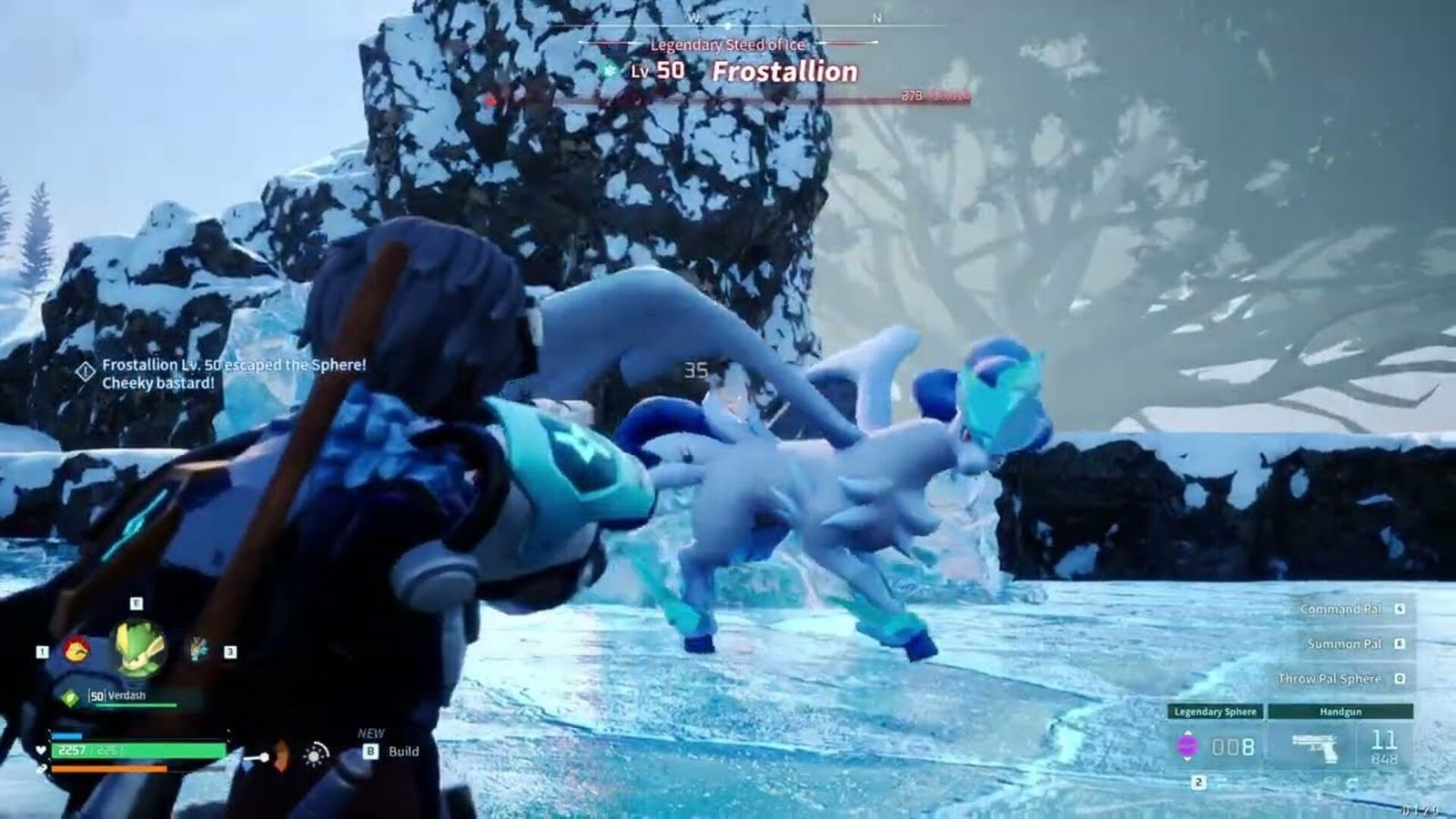
Task: Click the heart icon beside the health bar
Action: tap(40, 750)
